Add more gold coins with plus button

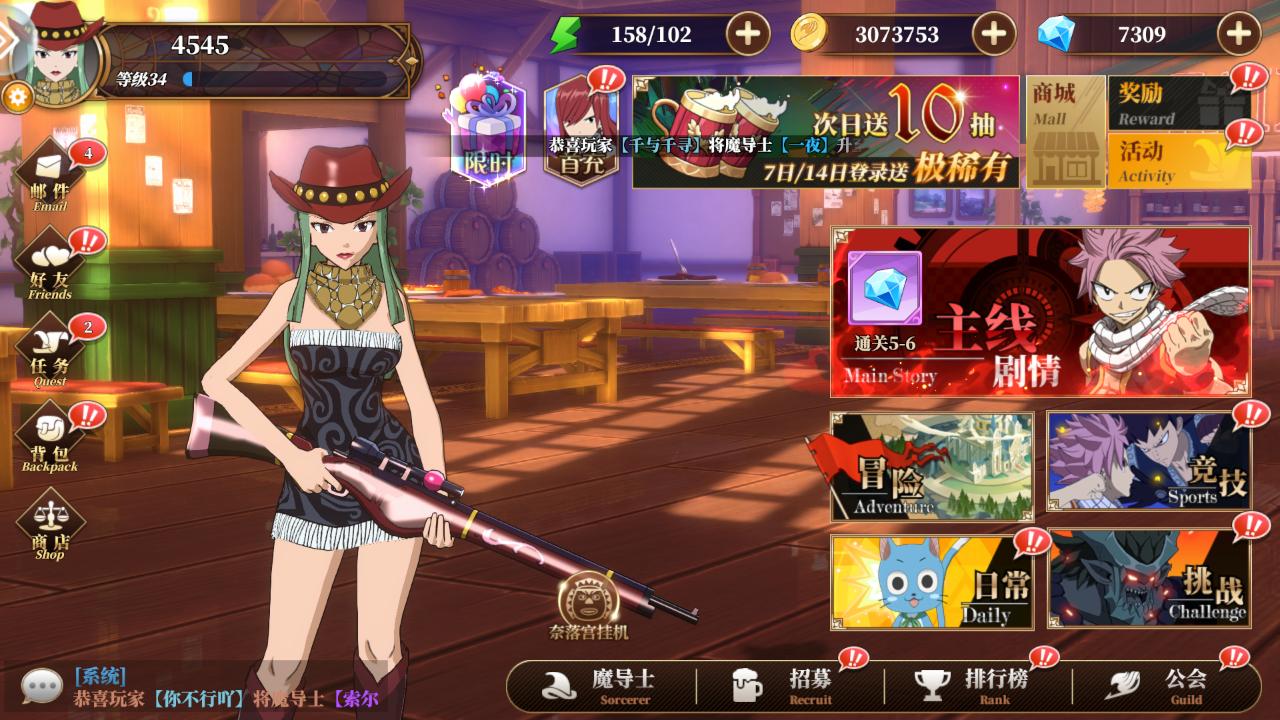coord(993,35)
